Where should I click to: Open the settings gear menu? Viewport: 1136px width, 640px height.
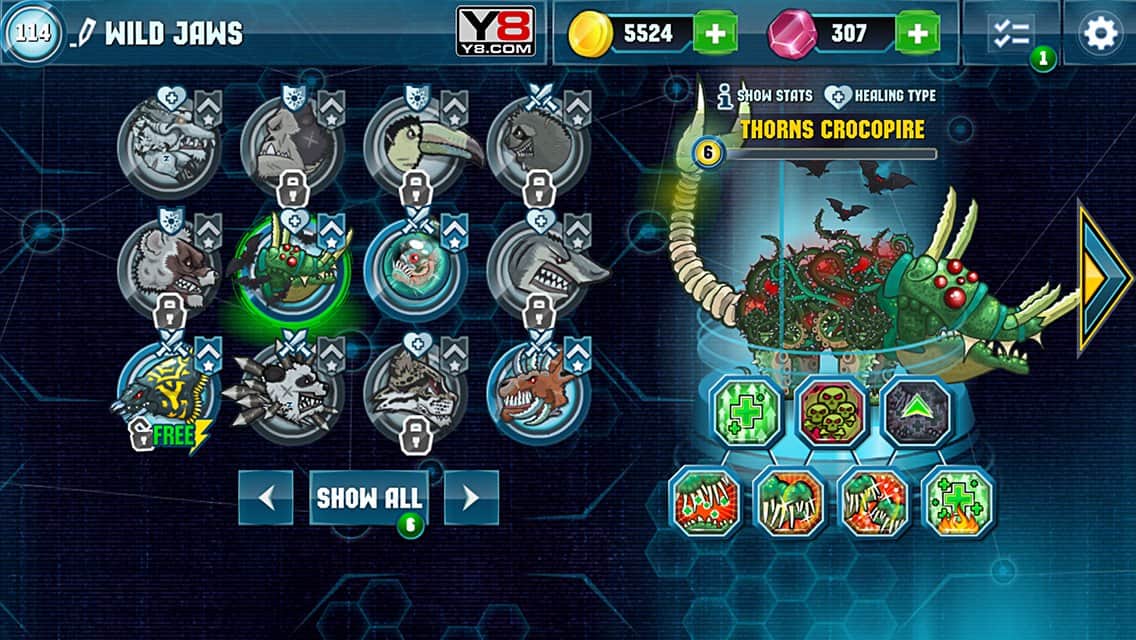click(x=1099, y=34)
